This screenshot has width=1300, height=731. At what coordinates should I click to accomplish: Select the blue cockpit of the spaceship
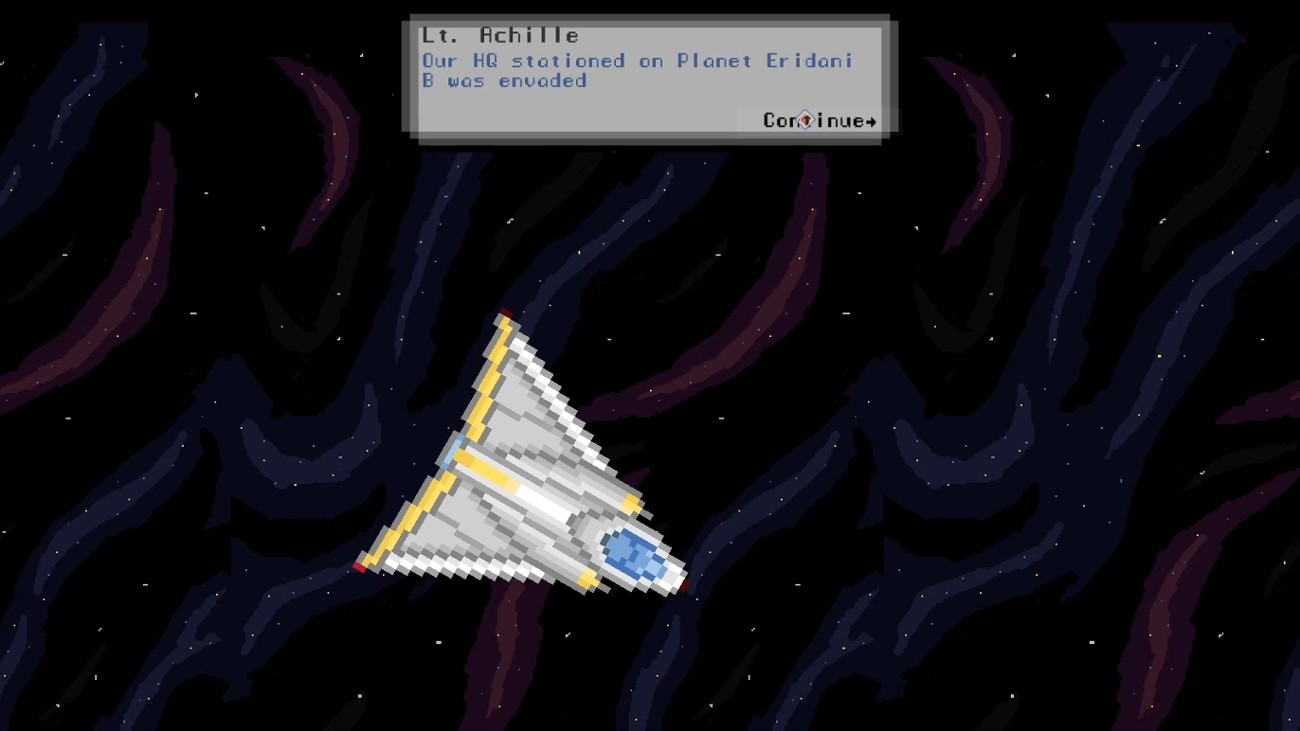[x=632, y=552]
